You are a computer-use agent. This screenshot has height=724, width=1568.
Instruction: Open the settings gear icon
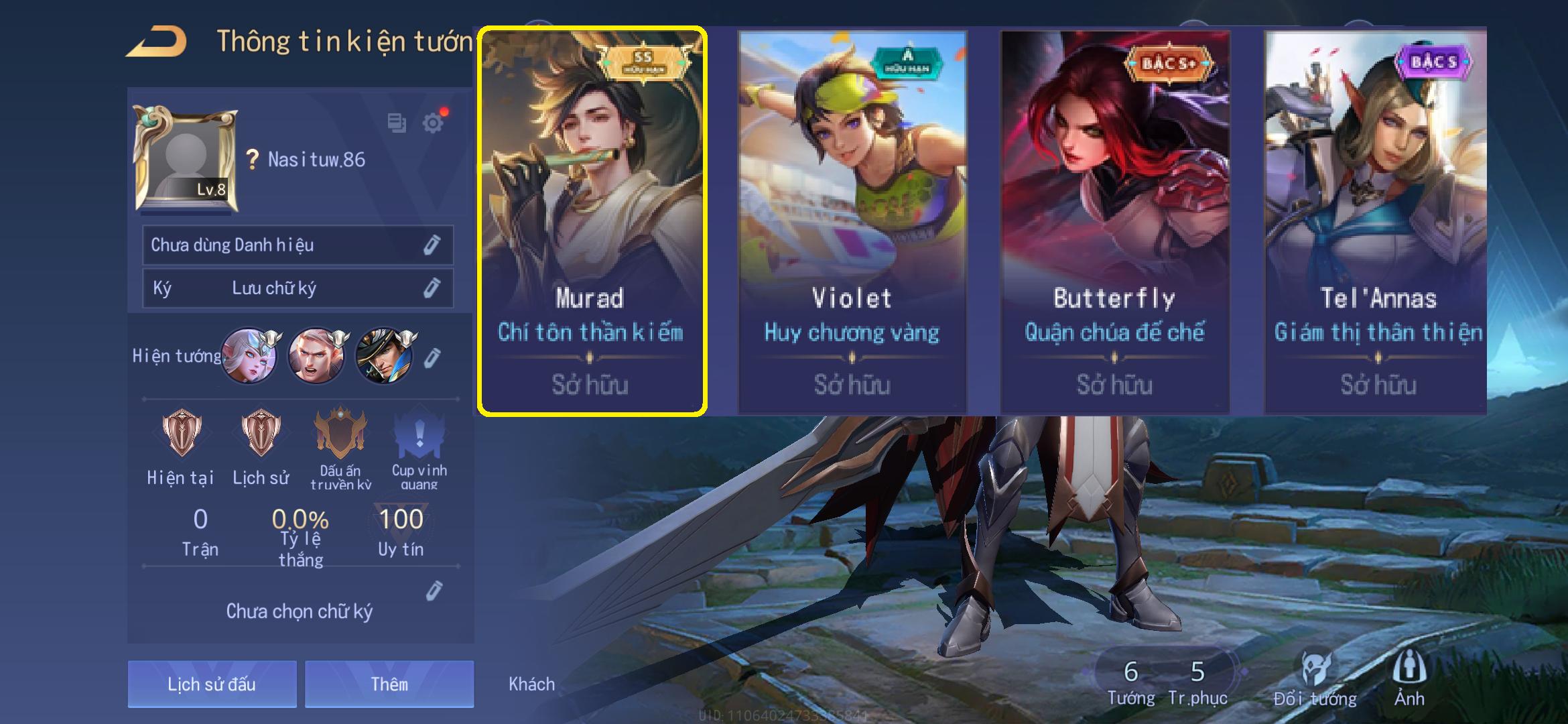pos(433,123)
